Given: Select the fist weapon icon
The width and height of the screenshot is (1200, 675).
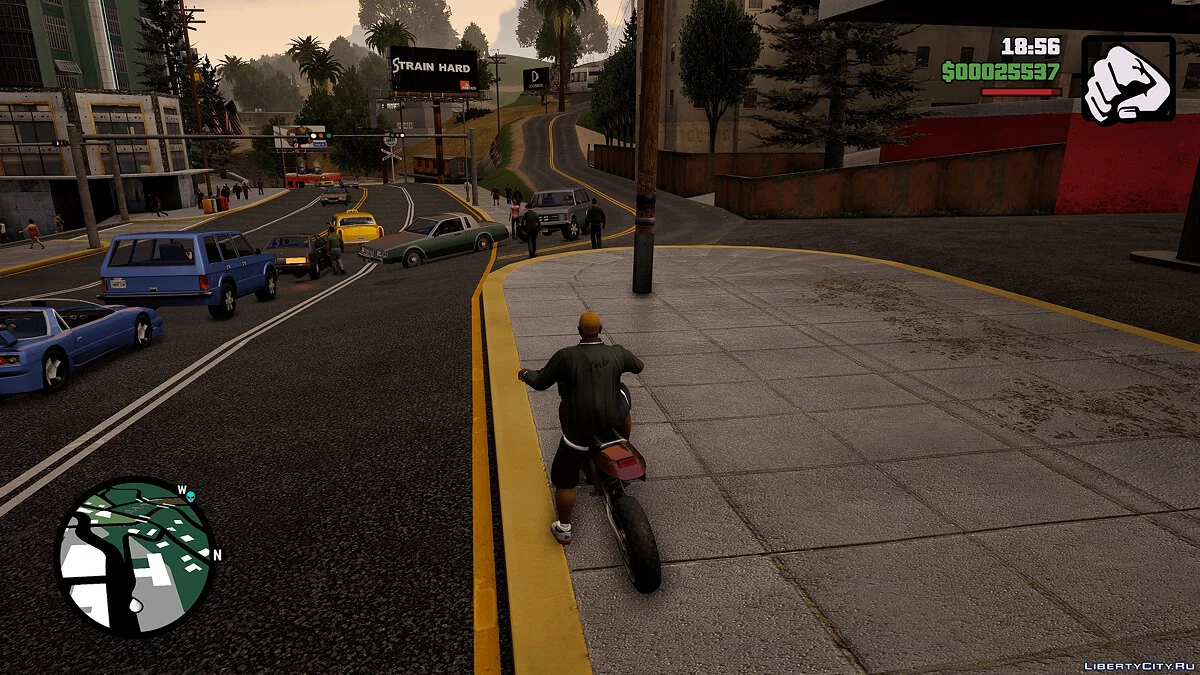Looking at the screenshot, I should click(1128, 80).
